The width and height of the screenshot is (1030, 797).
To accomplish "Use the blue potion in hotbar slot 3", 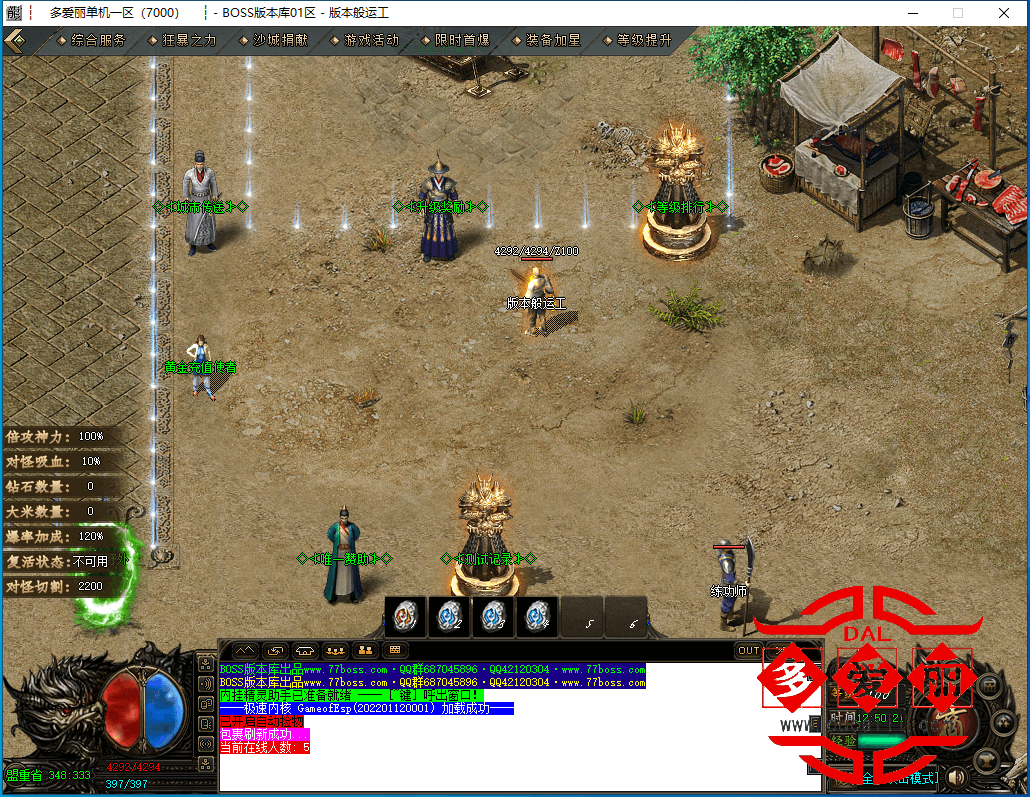I will point(494,617).
